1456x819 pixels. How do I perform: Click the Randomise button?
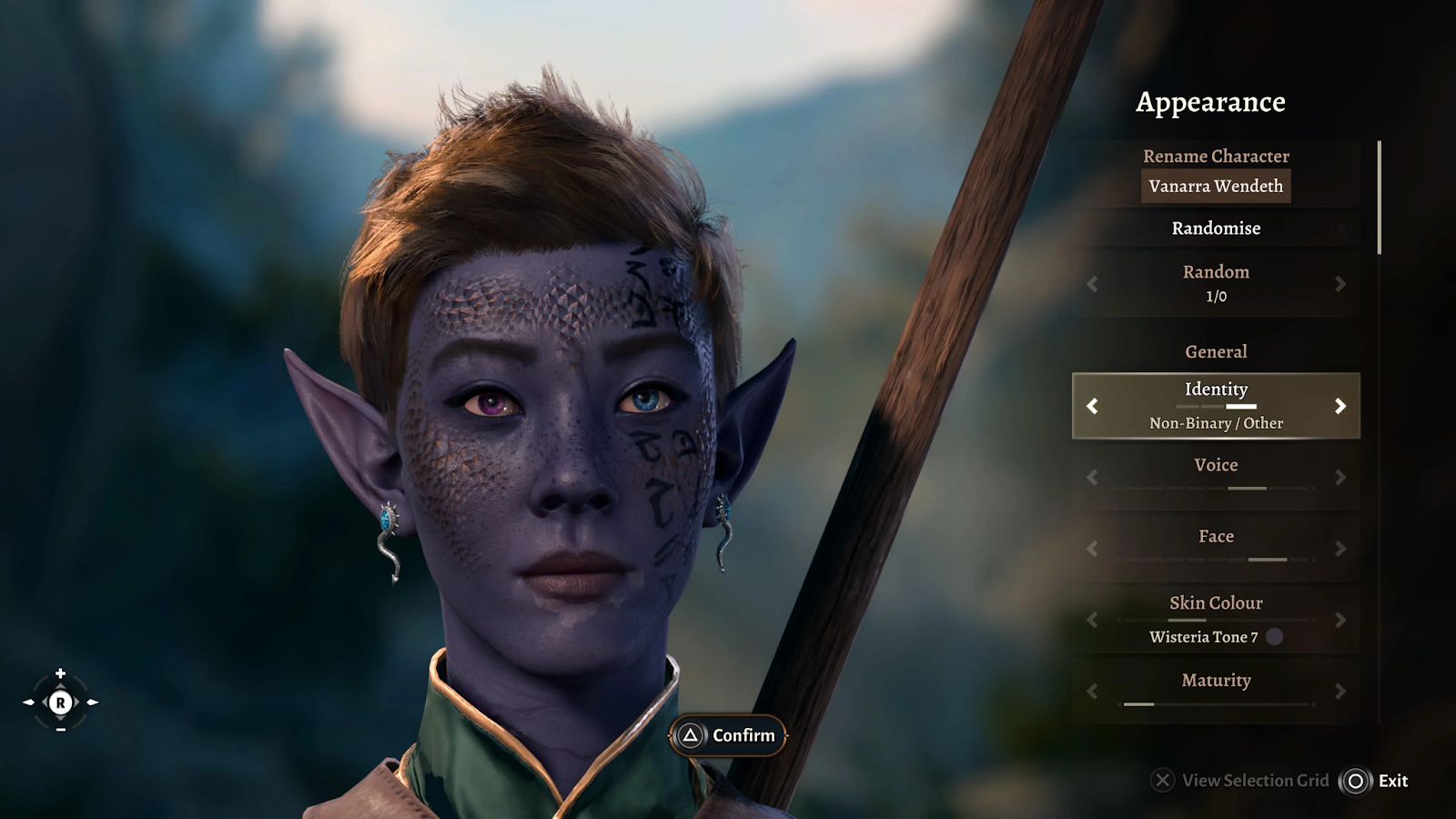(1216, 228)
